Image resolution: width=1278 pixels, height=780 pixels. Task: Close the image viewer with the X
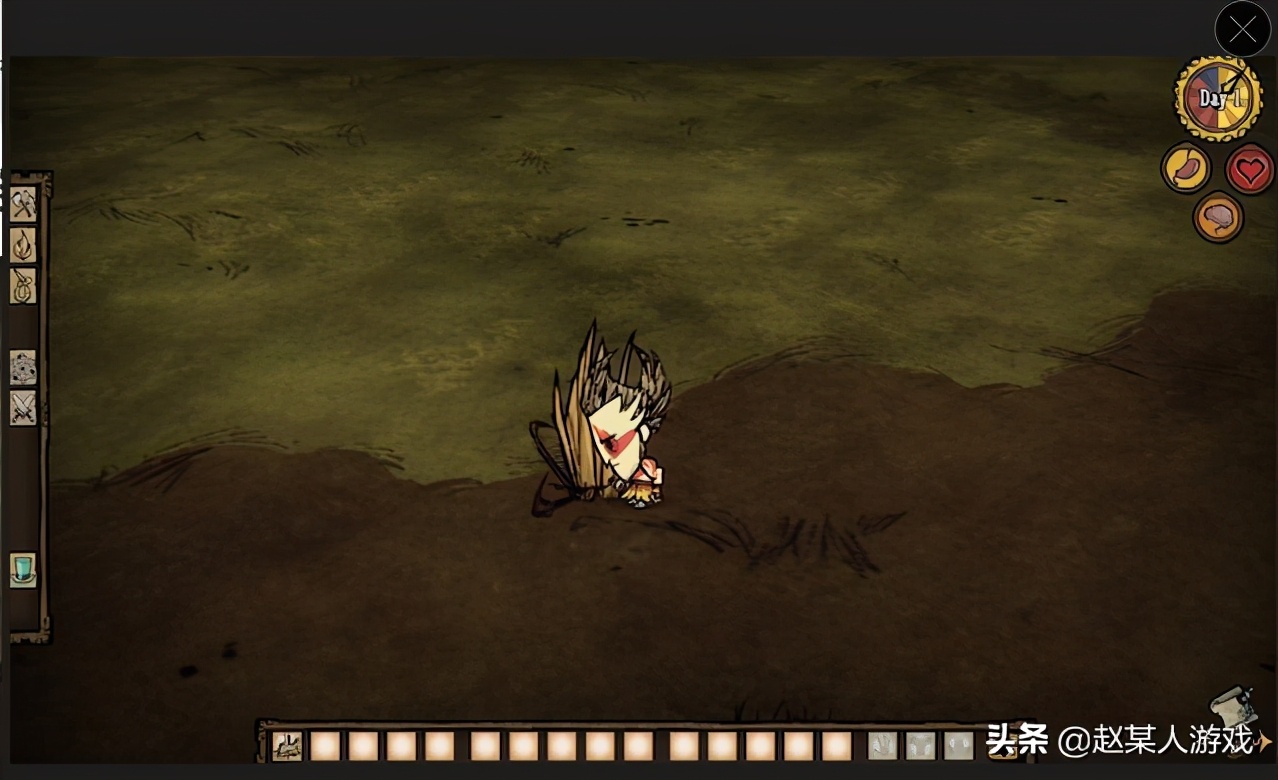[1242, 30]
